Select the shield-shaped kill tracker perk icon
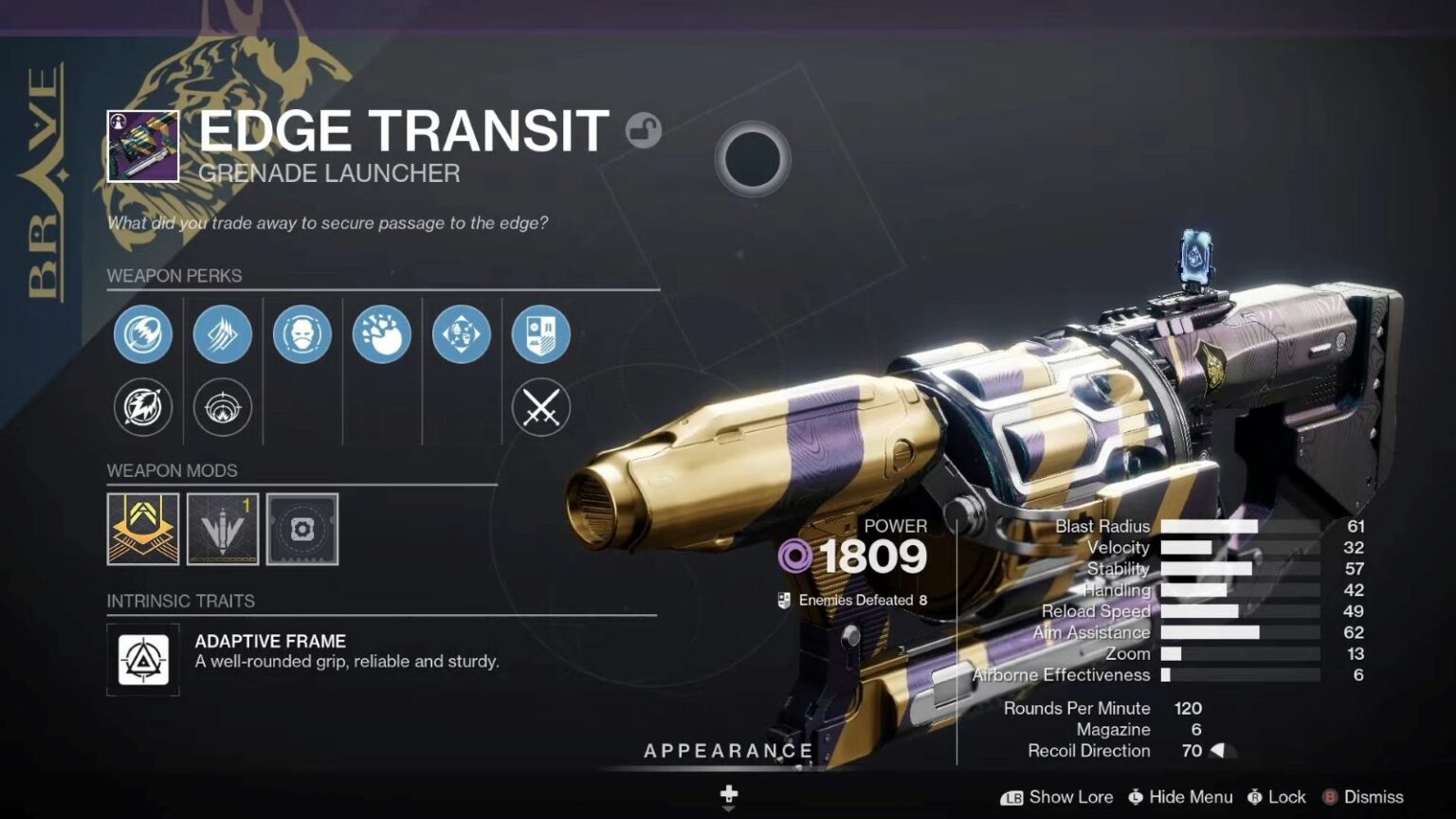 540,335
